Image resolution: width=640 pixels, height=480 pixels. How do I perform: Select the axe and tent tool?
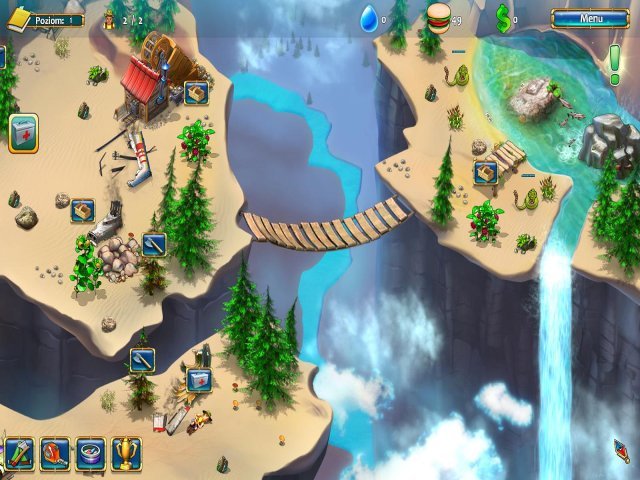[20, 454]
